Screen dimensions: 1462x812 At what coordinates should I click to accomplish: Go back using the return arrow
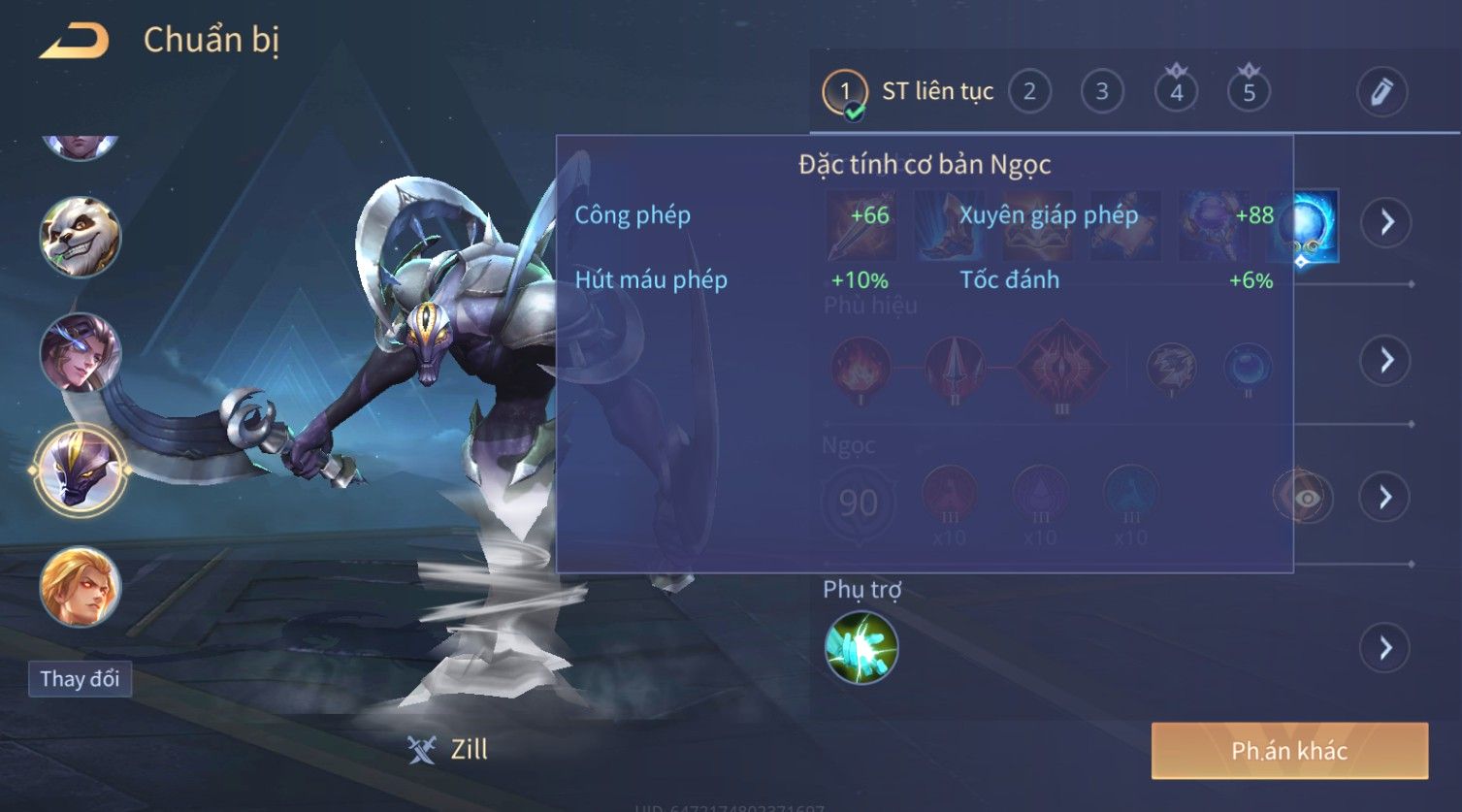(x=74, y=42)
